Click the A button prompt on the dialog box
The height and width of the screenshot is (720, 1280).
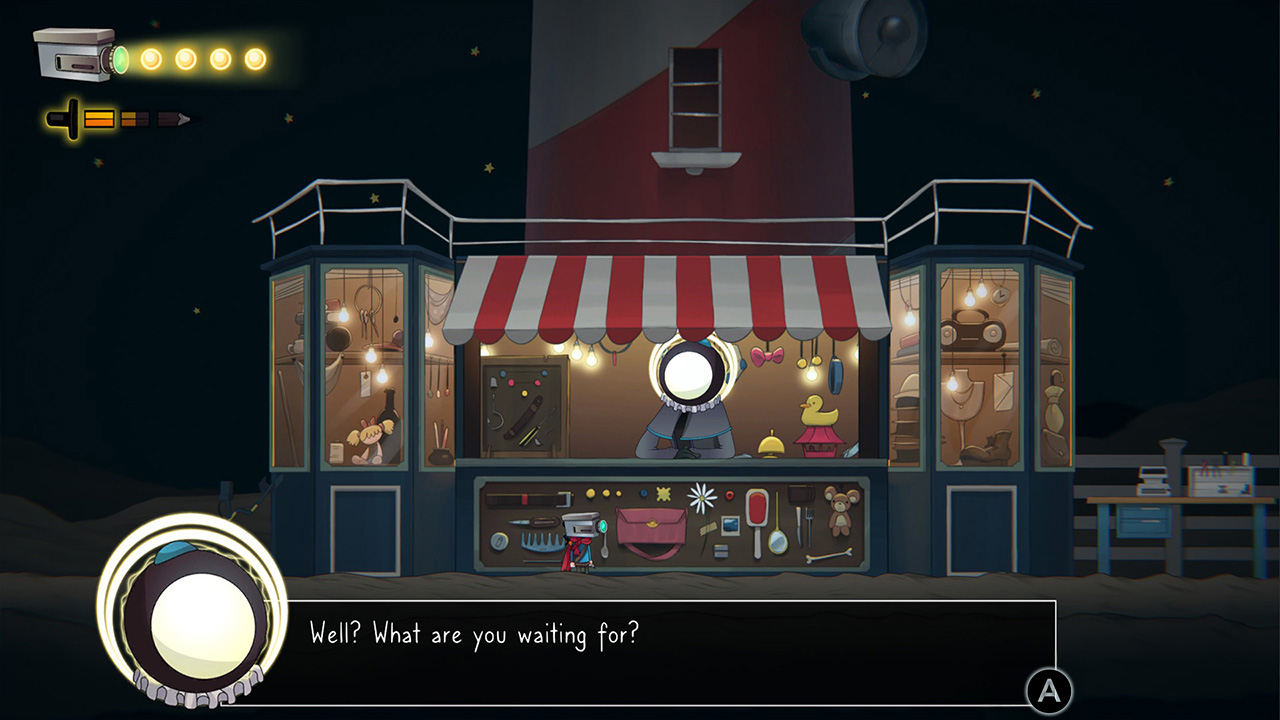coord(1050,687)
